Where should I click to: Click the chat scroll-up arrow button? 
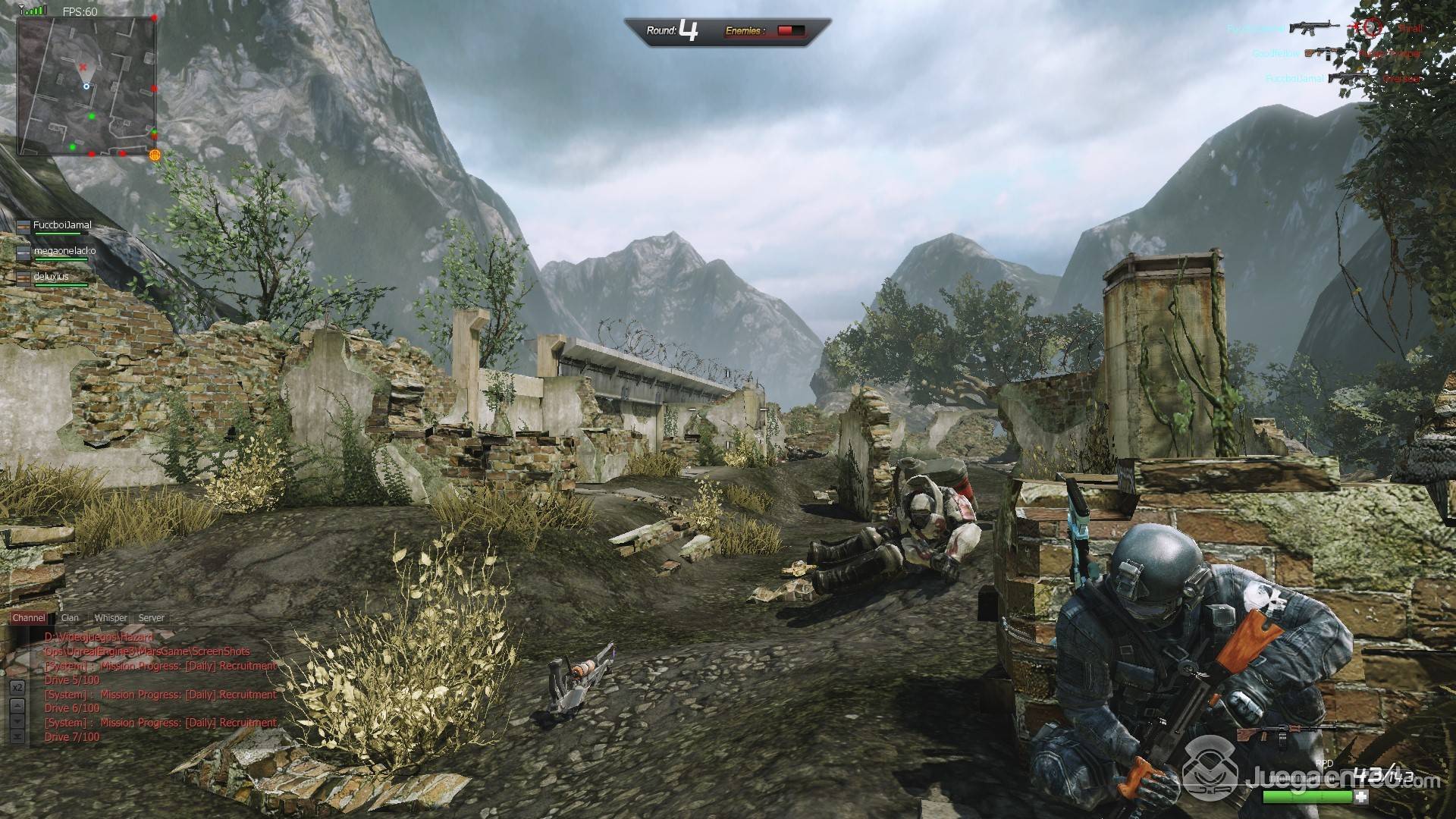(17, 704)
